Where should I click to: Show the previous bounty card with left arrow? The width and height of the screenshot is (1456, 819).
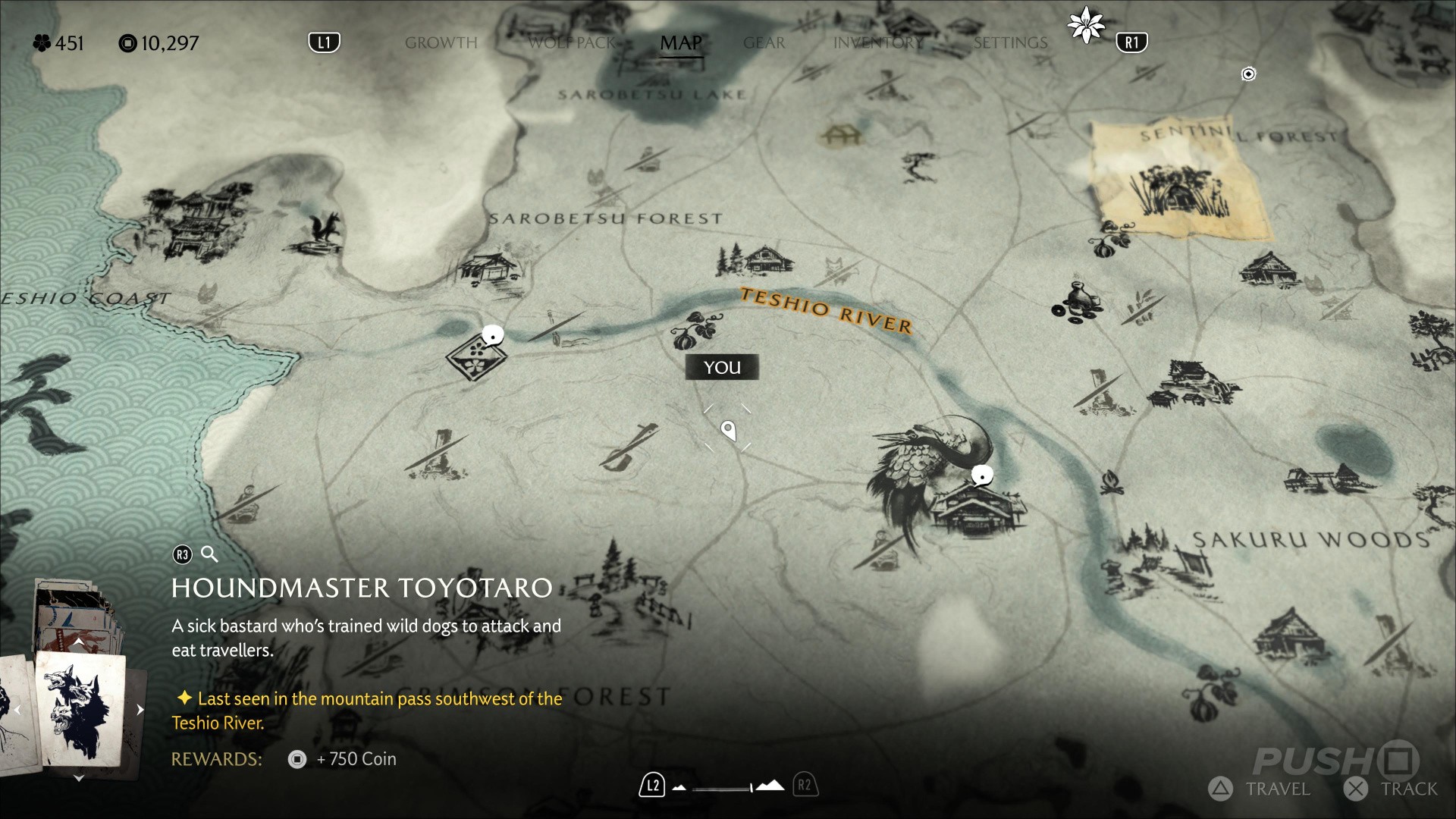17,710
